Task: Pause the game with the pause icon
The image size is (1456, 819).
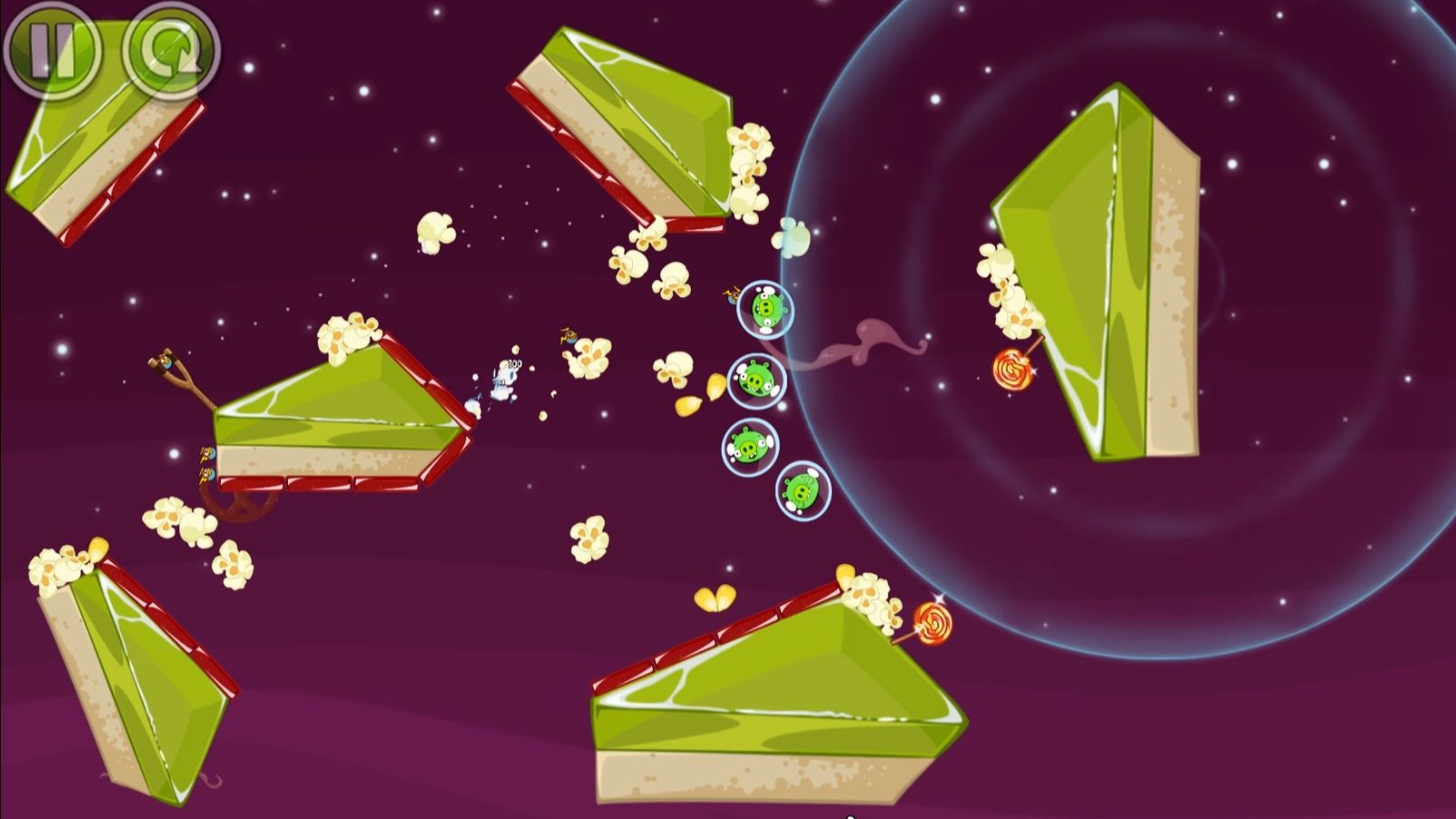Action: point(56,51)
